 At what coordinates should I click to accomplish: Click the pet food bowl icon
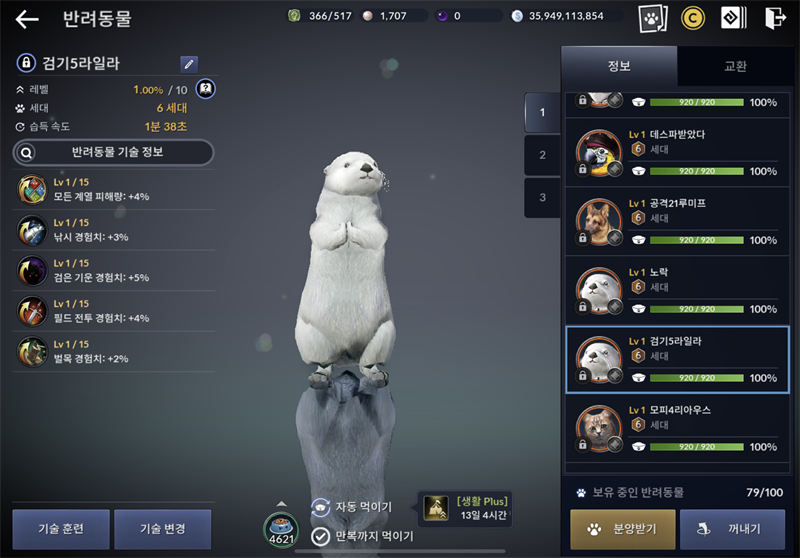point(281,528)
